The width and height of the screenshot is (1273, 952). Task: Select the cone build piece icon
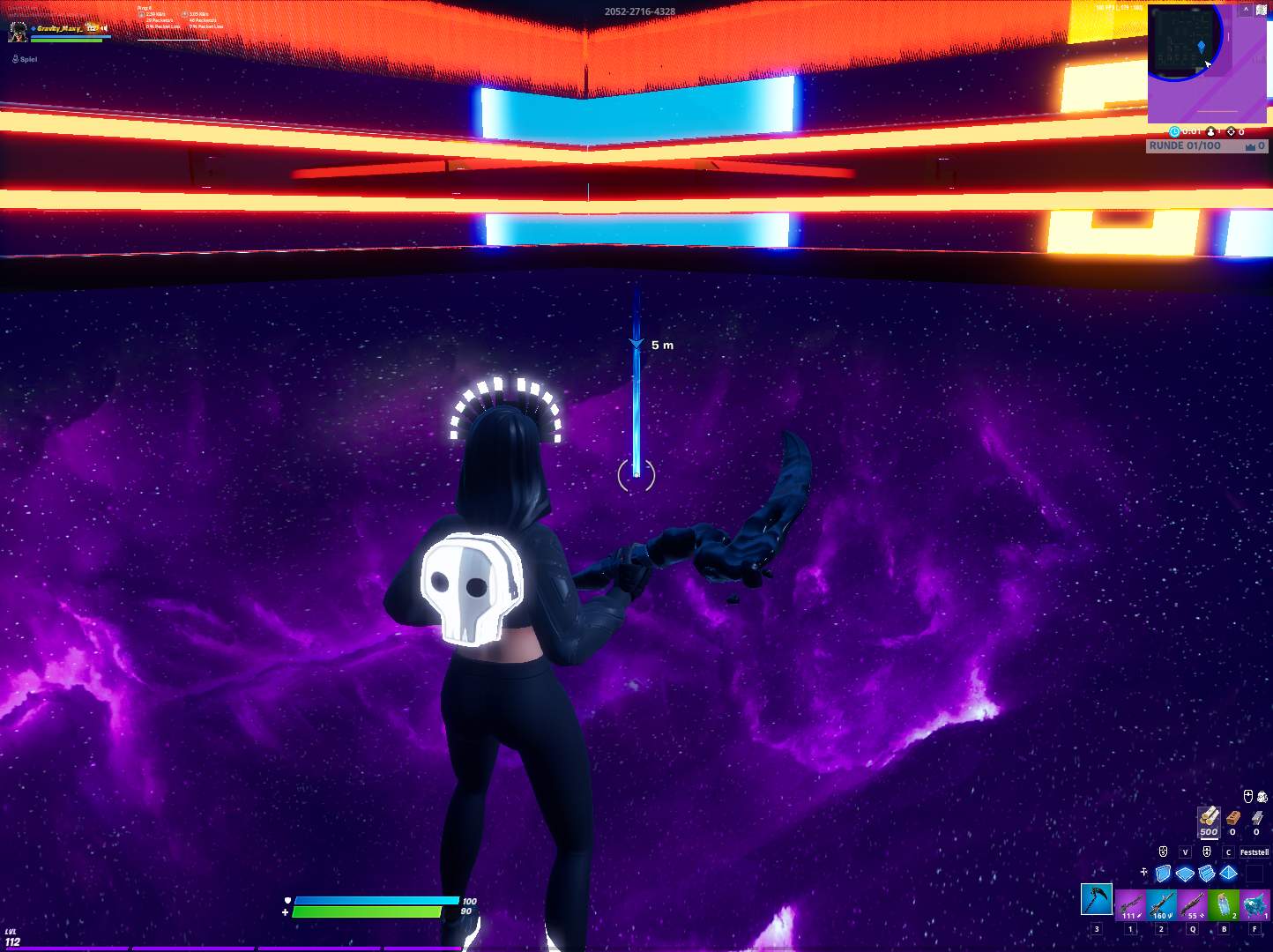pos(1228,874)
